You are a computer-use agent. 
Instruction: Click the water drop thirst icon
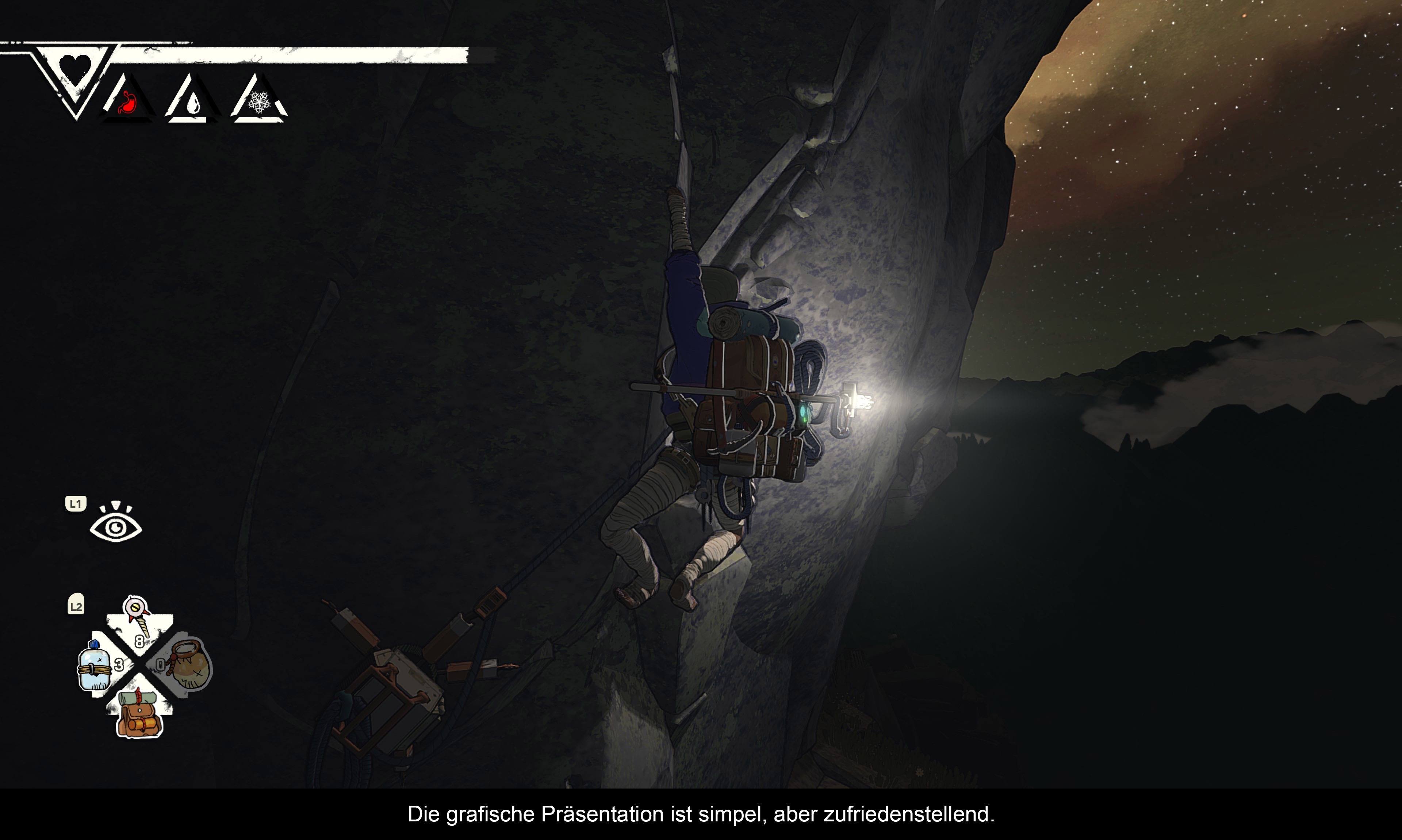193,103
